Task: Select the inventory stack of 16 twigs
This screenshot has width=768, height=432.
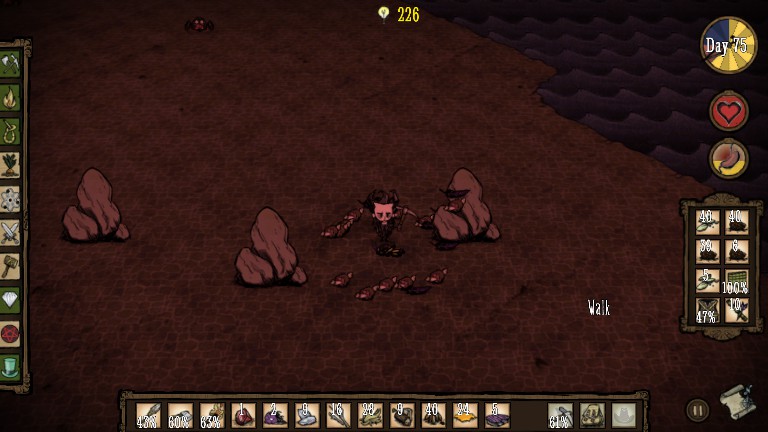Action: (337, 415)
